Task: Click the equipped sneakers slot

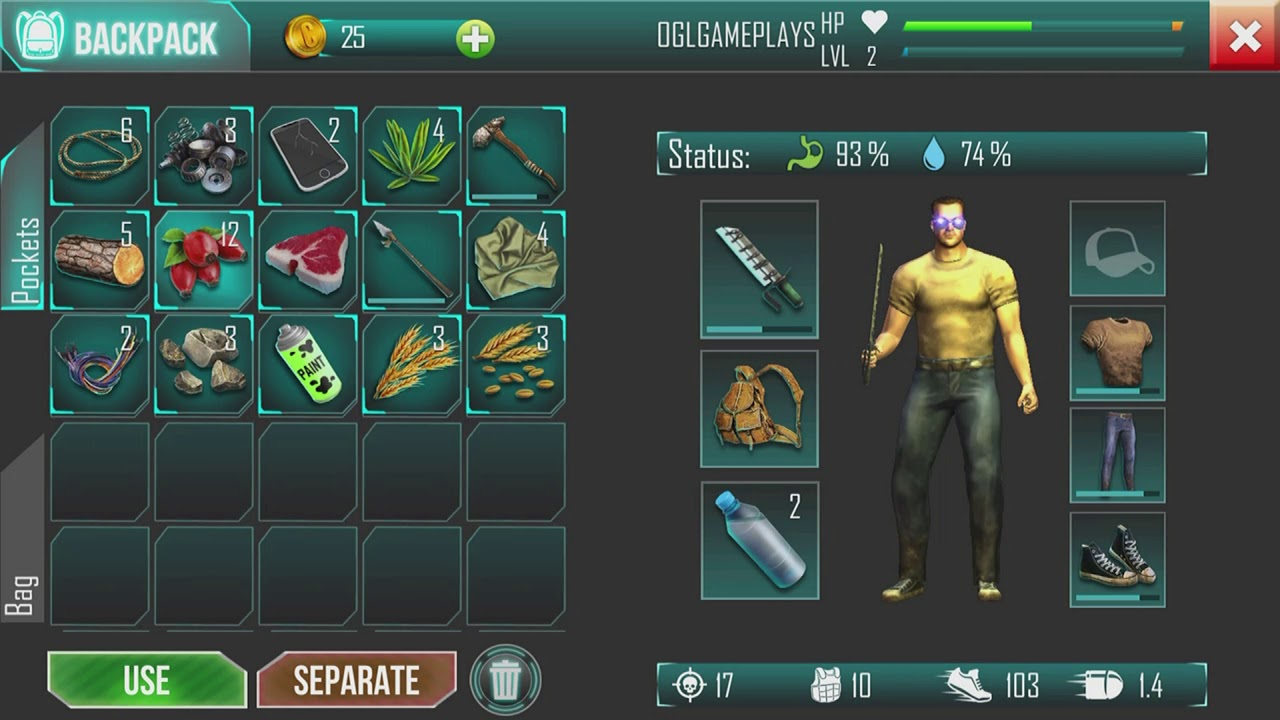Action: pos(1117,558)
